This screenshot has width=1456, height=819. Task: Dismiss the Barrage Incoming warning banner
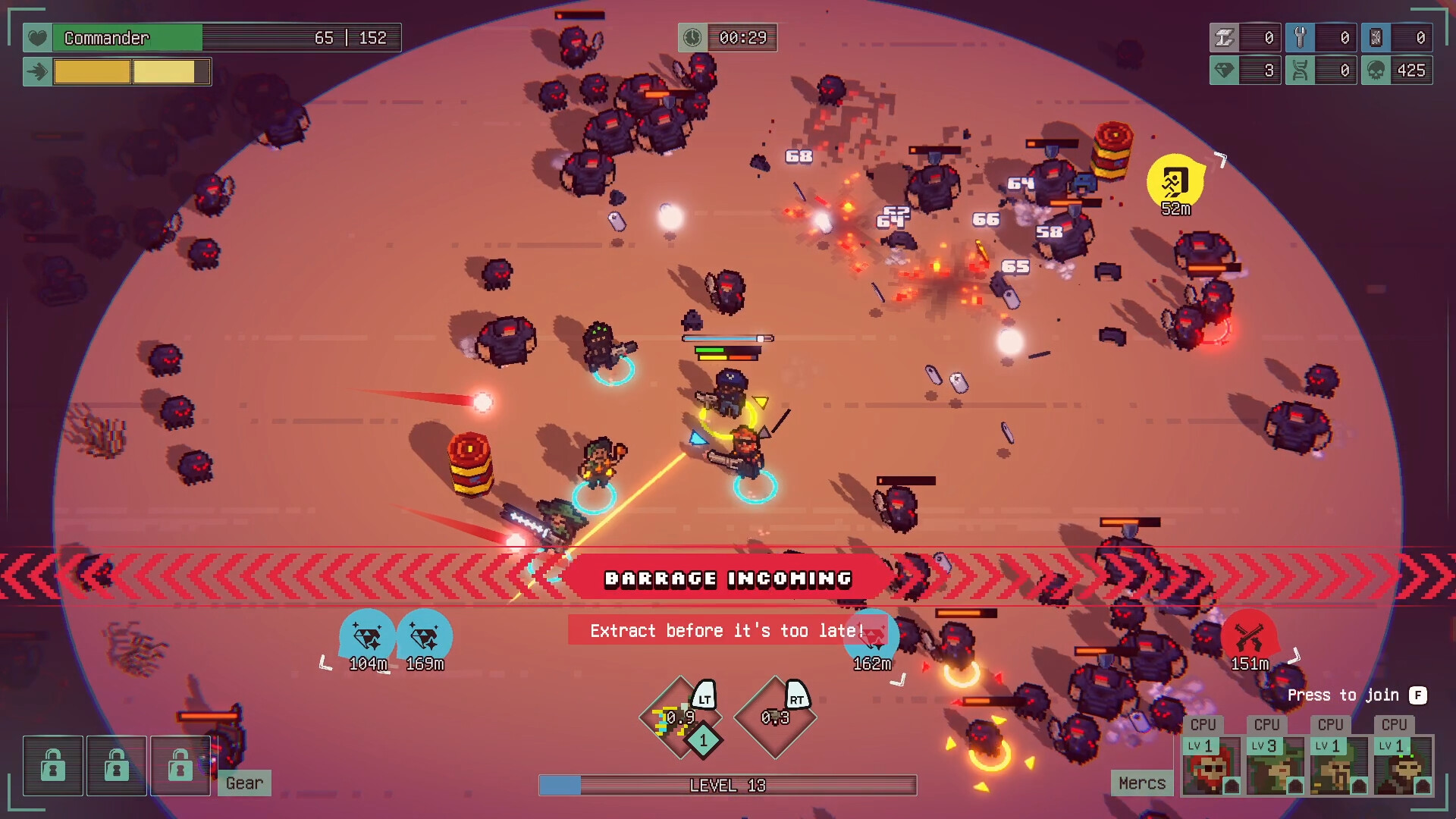(726, 578)
